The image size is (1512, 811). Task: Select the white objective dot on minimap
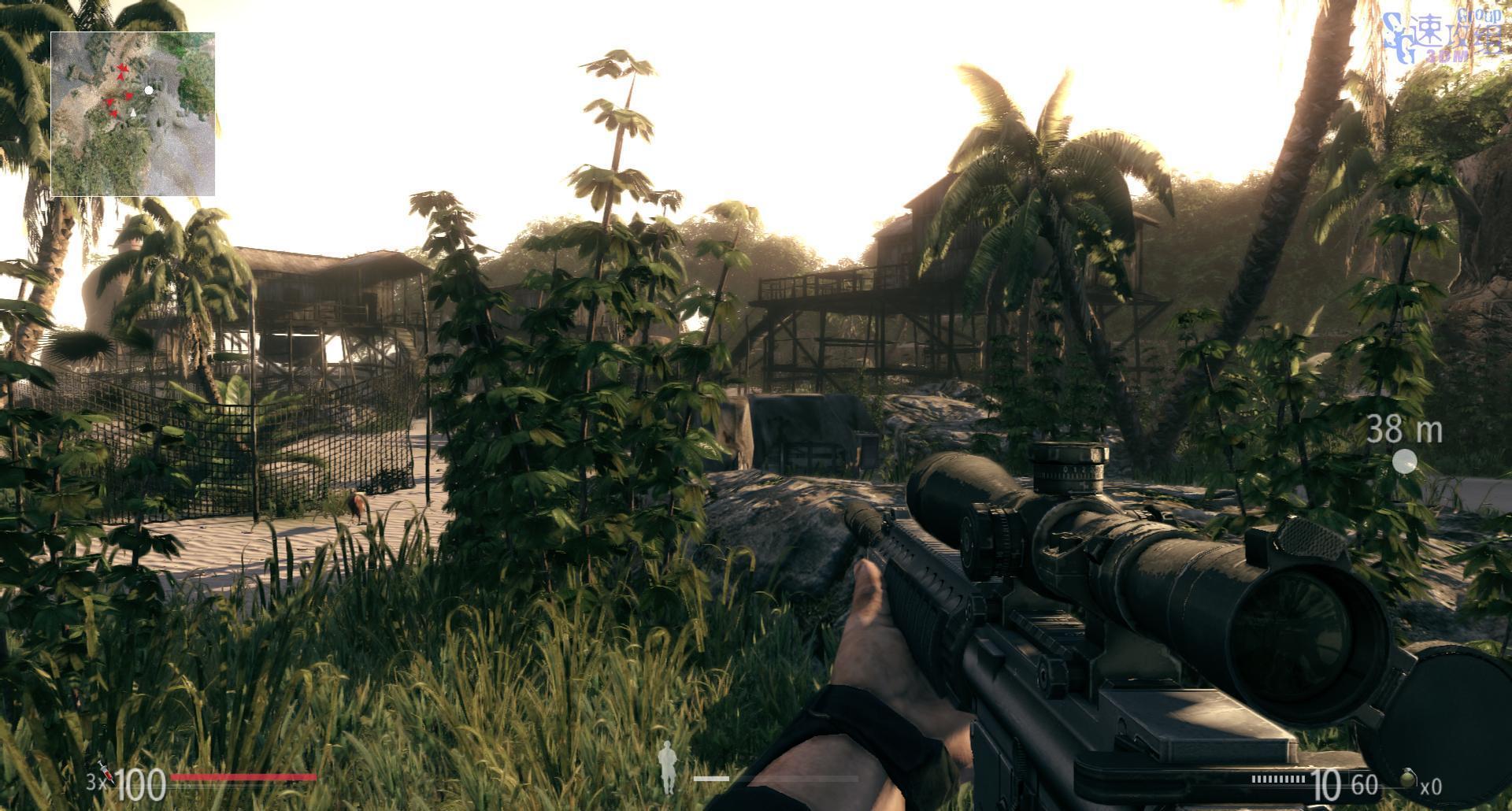(149, 91)
